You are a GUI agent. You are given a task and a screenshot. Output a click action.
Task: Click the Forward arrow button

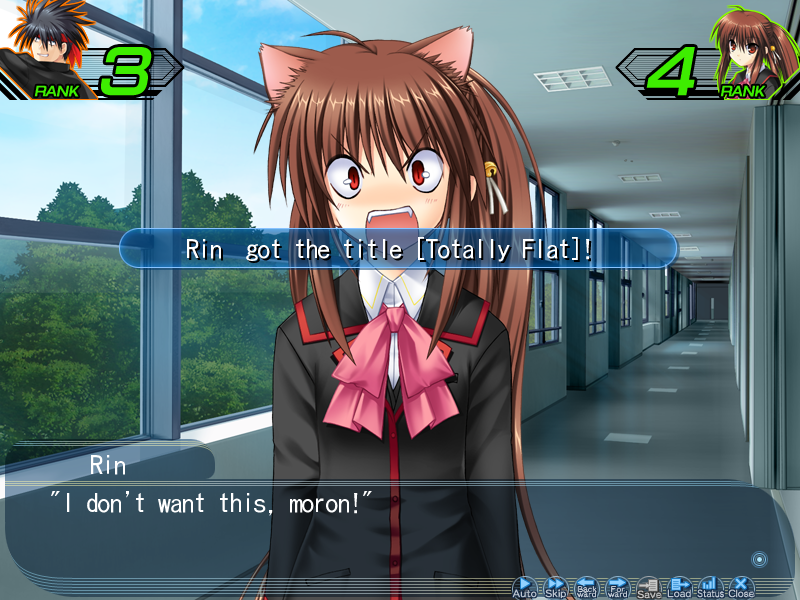(x=618, y=585)
